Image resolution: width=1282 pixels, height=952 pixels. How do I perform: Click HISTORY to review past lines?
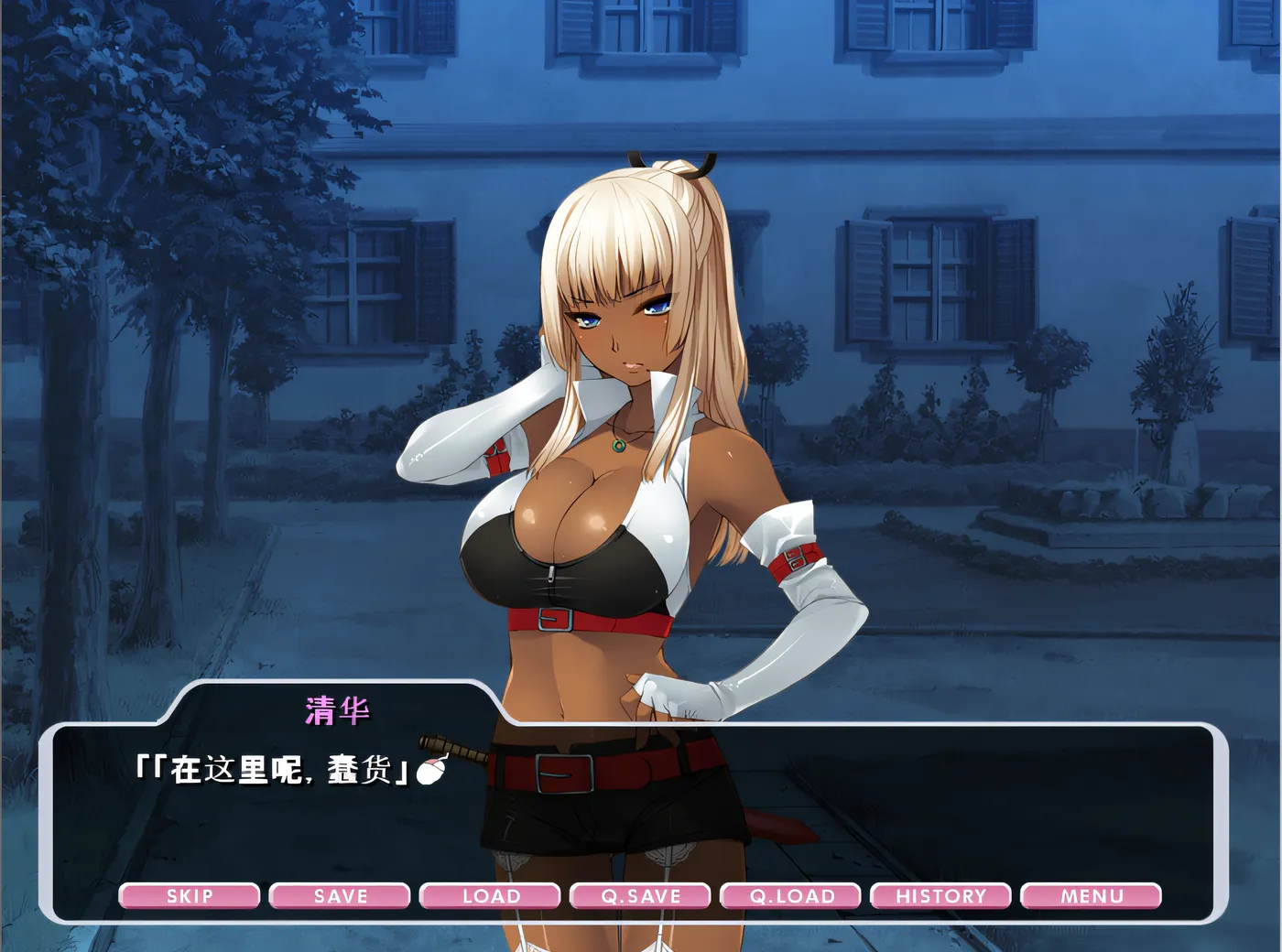942,896
